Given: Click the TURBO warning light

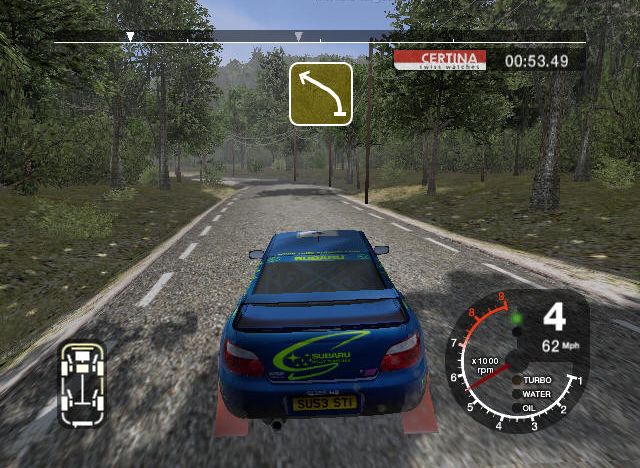Looking at the screenshot, I should tap(516, 381).
